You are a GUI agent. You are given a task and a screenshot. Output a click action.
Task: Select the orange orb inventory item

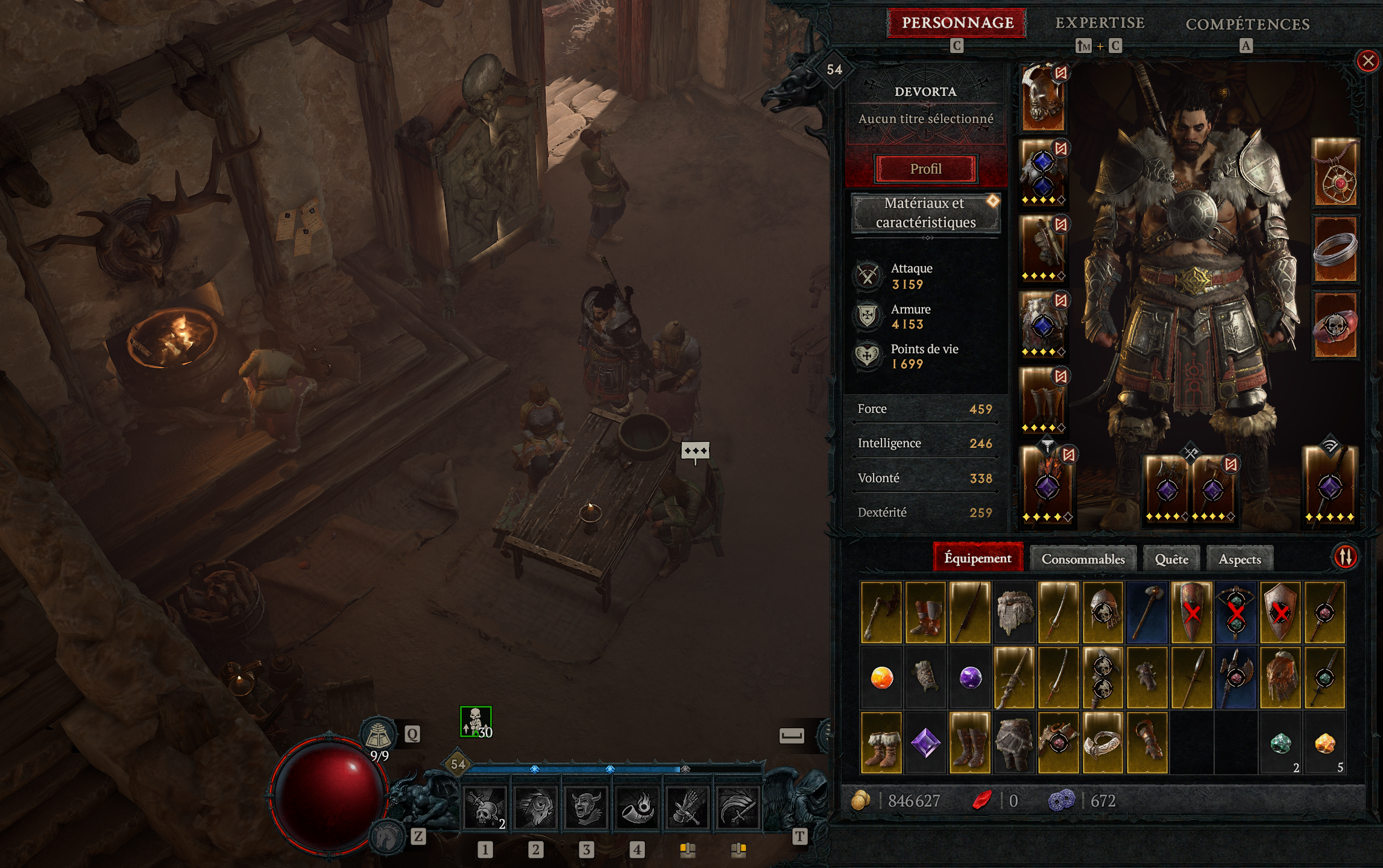(x=881, y=678)
